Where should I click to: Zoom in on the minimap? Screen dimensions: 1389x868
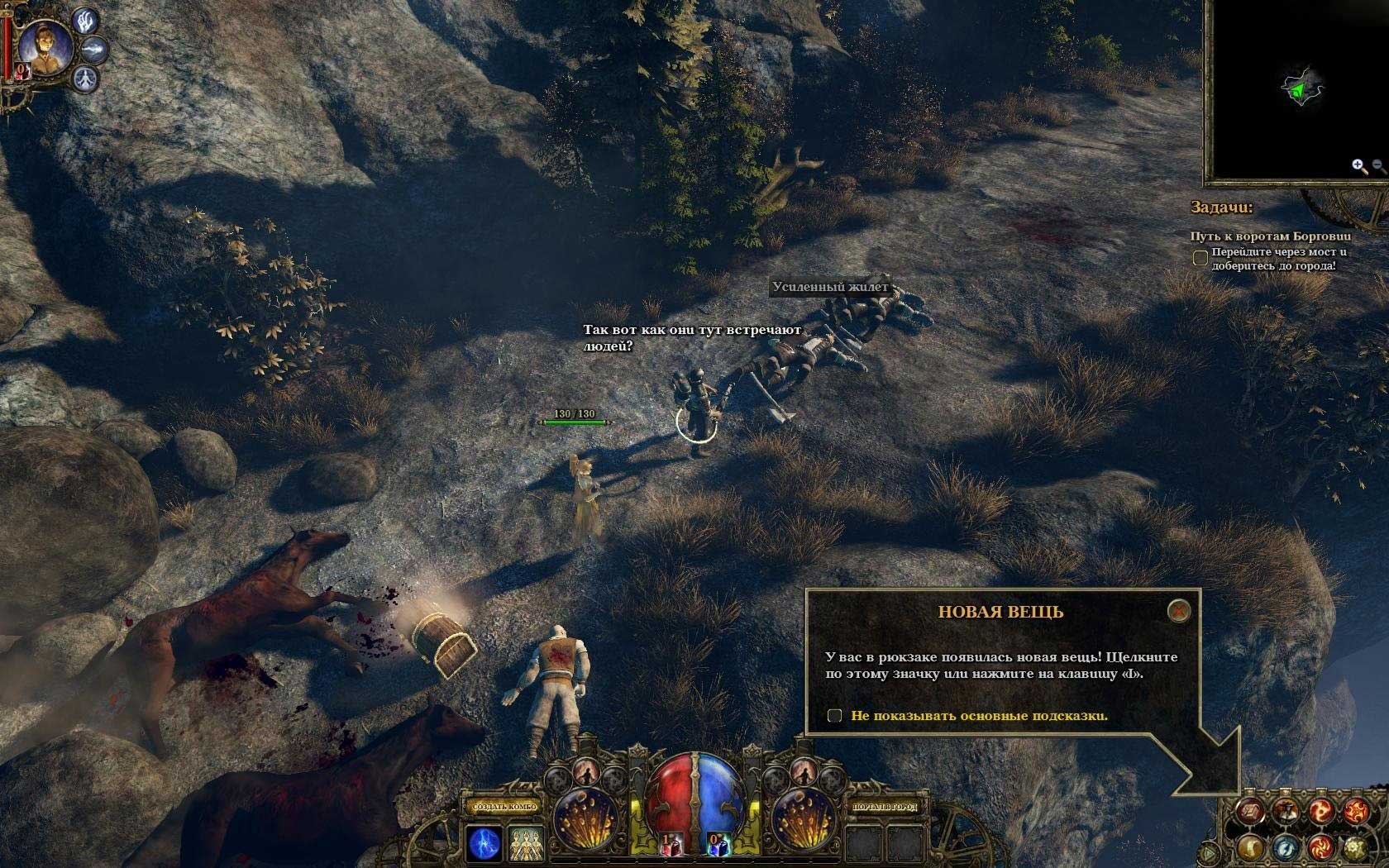(x=1358, y=166)
